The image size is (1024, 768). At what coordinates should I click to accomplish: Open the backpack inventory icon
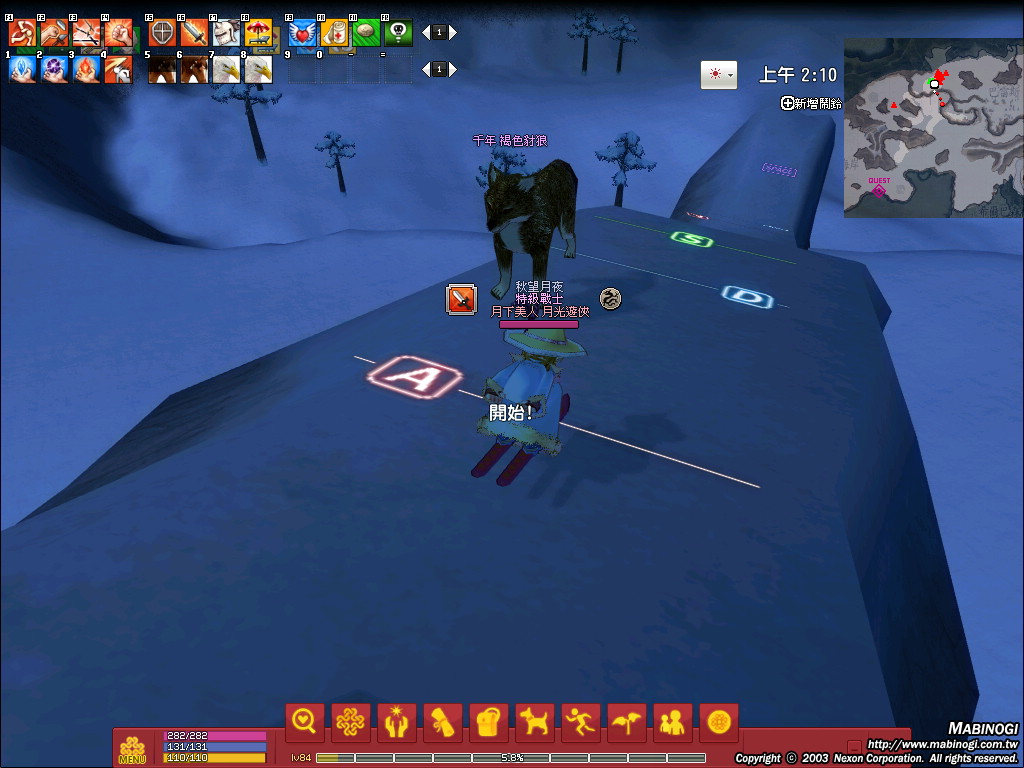(x=488, y=721)
